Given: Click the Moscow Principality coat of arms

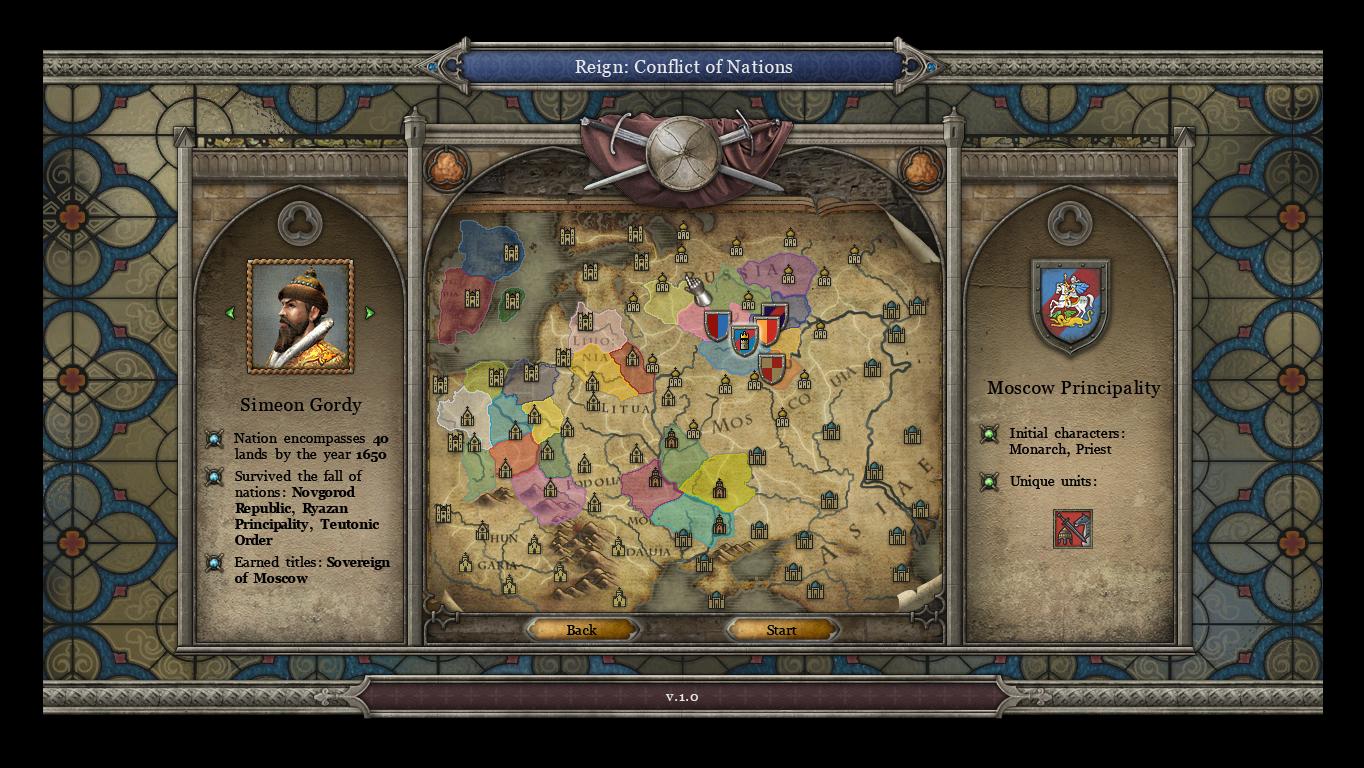Looking at the screenshot, I should click(1070, 303).
